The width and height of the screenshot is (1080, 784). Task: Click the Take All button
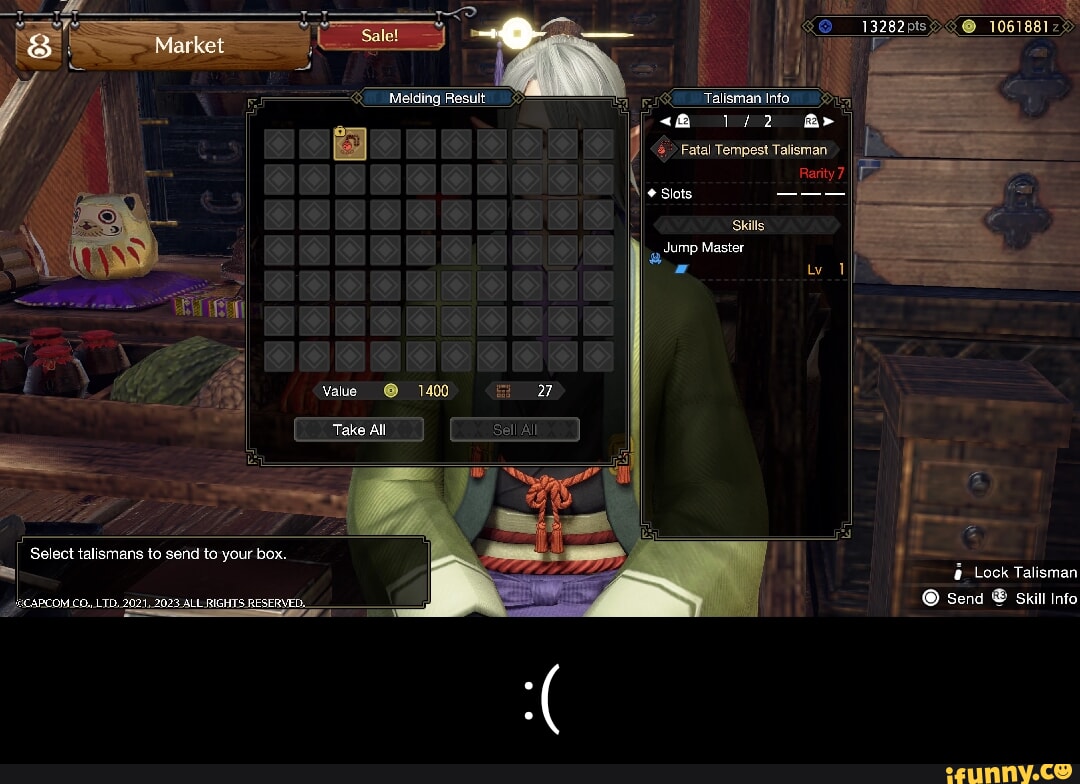tap(359, 430)
